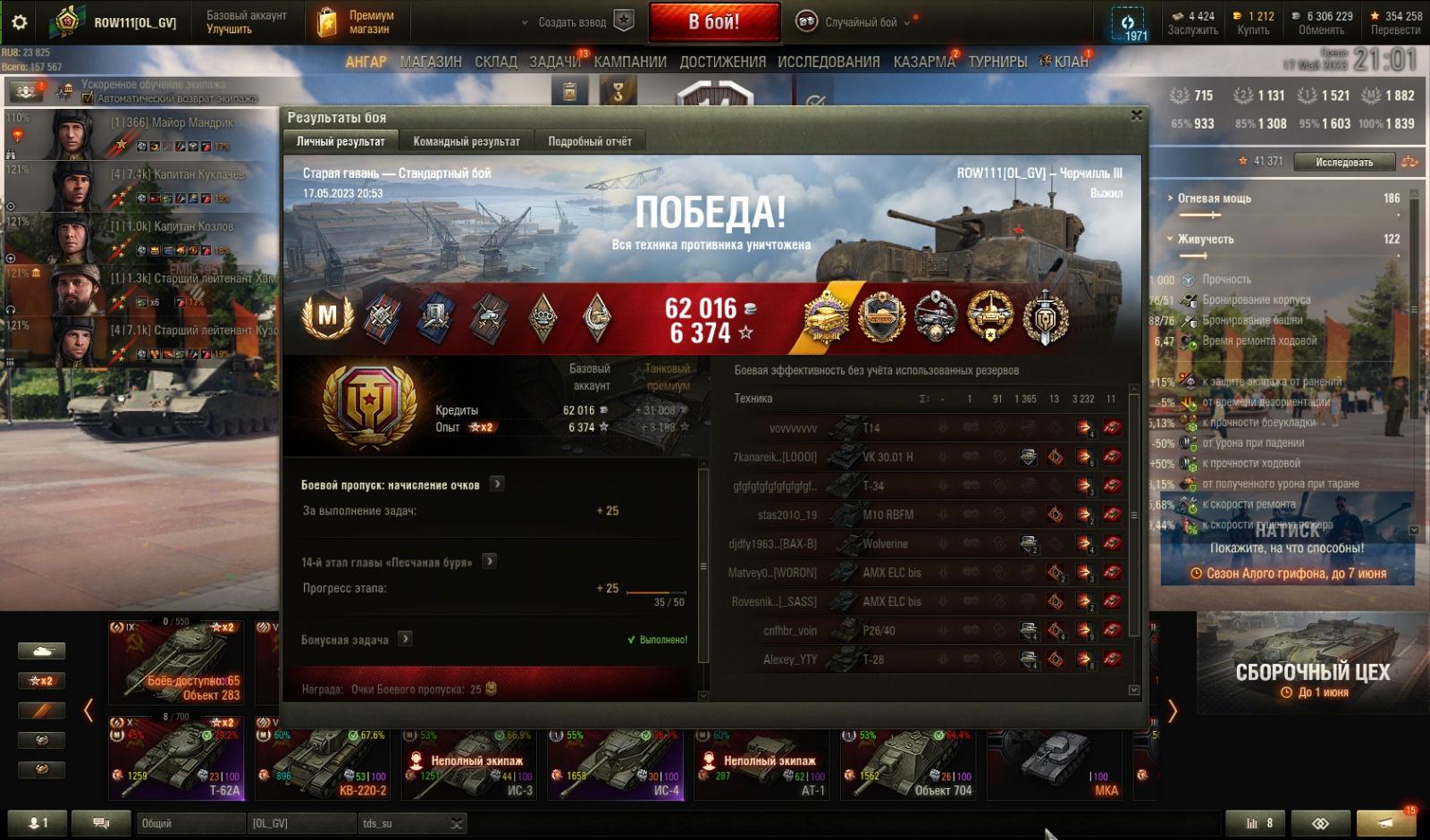This screenshot has height=840, width=1430.
Task: Select the Объект 704 tank in carousel
Action: pyautogui.click(x=912, y=762)
